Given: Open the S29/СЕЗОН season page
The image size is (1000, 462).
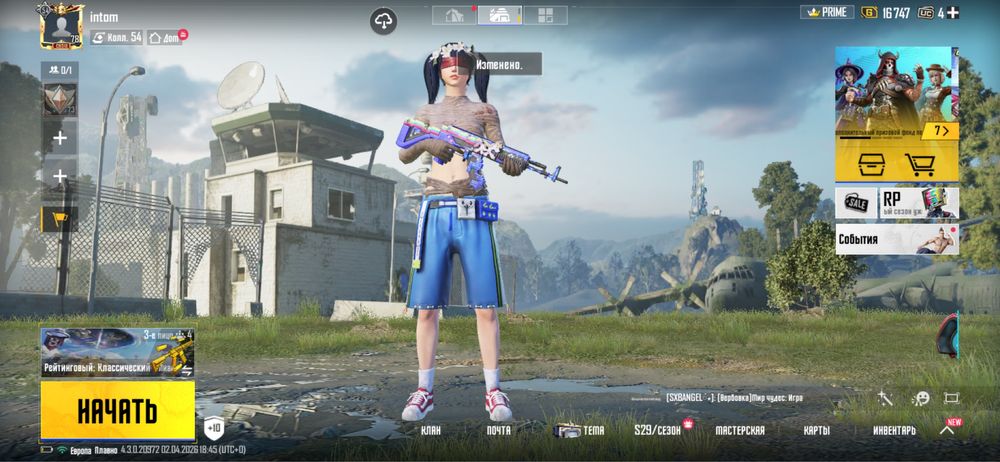Looking at the screenshot, I should point(657,430).
